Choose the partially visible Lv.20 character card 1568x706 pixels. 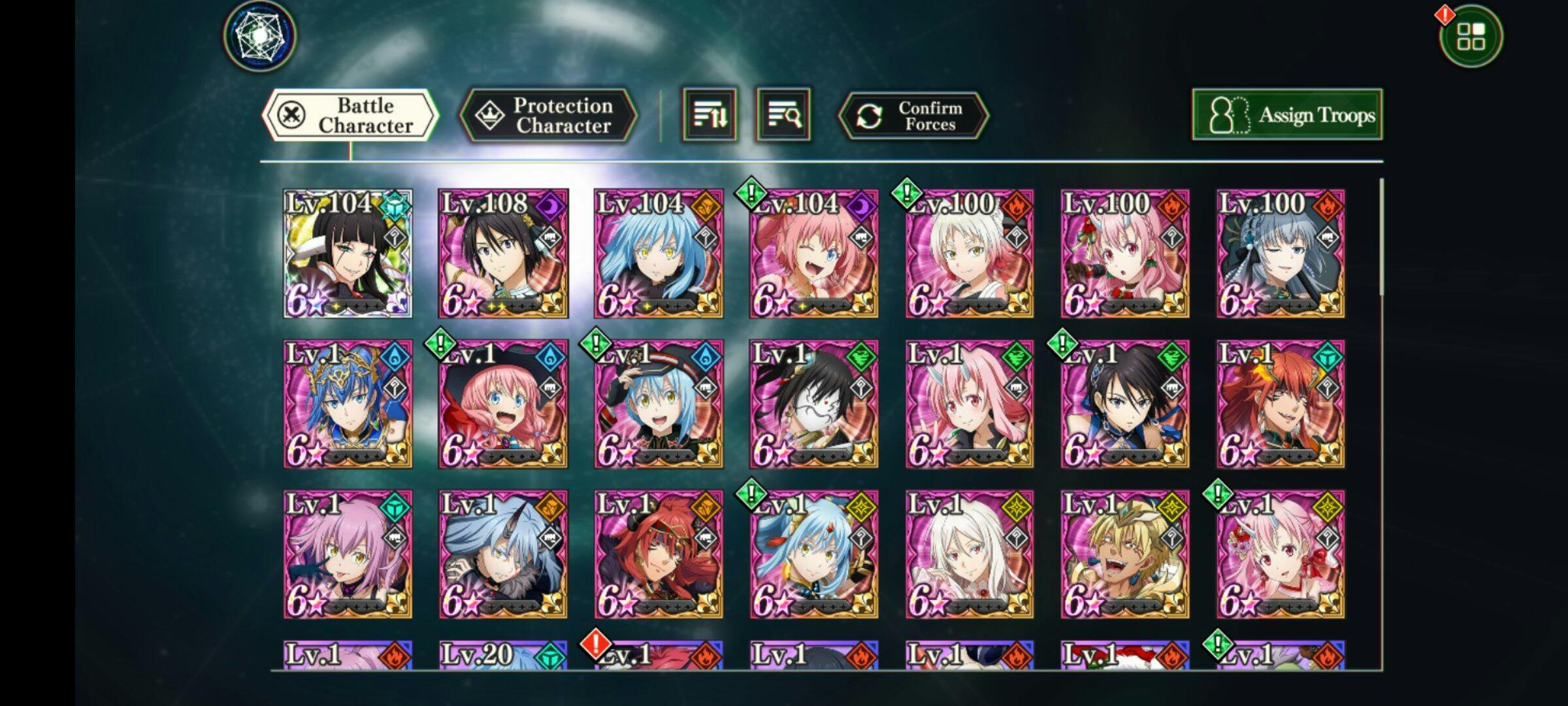(x=503, y=655)
